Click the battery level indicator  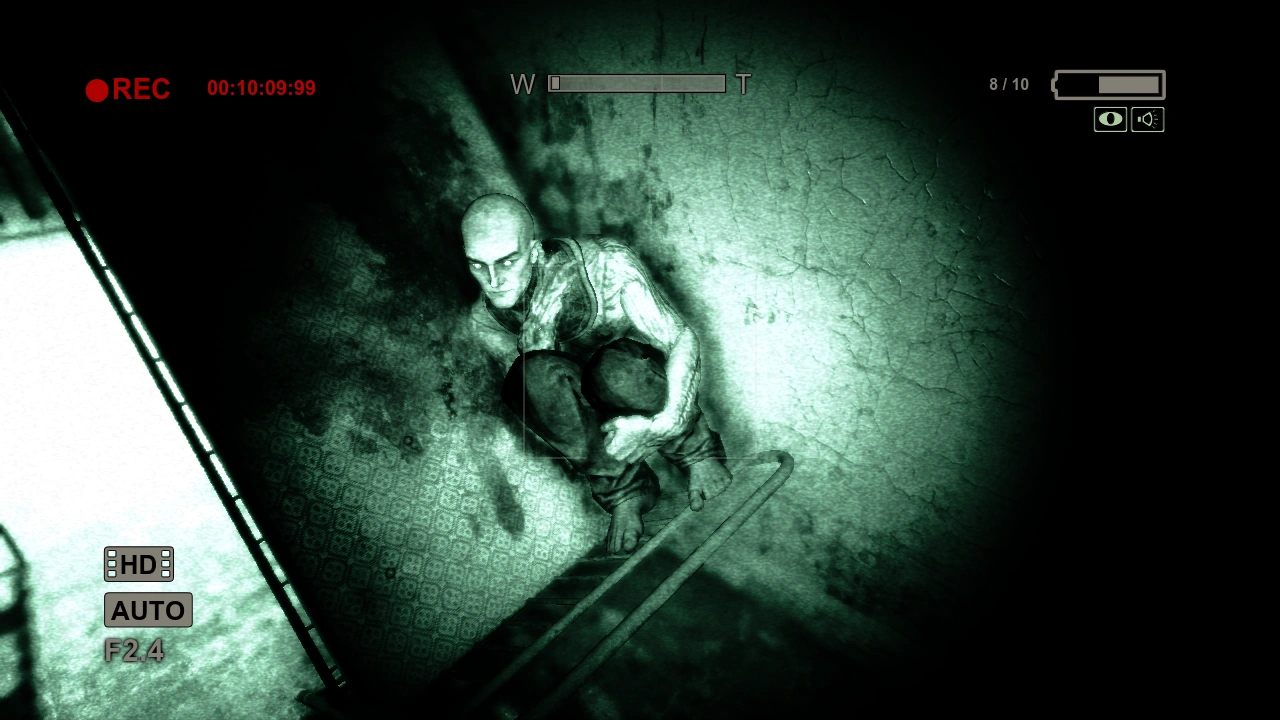point(1107,85)
